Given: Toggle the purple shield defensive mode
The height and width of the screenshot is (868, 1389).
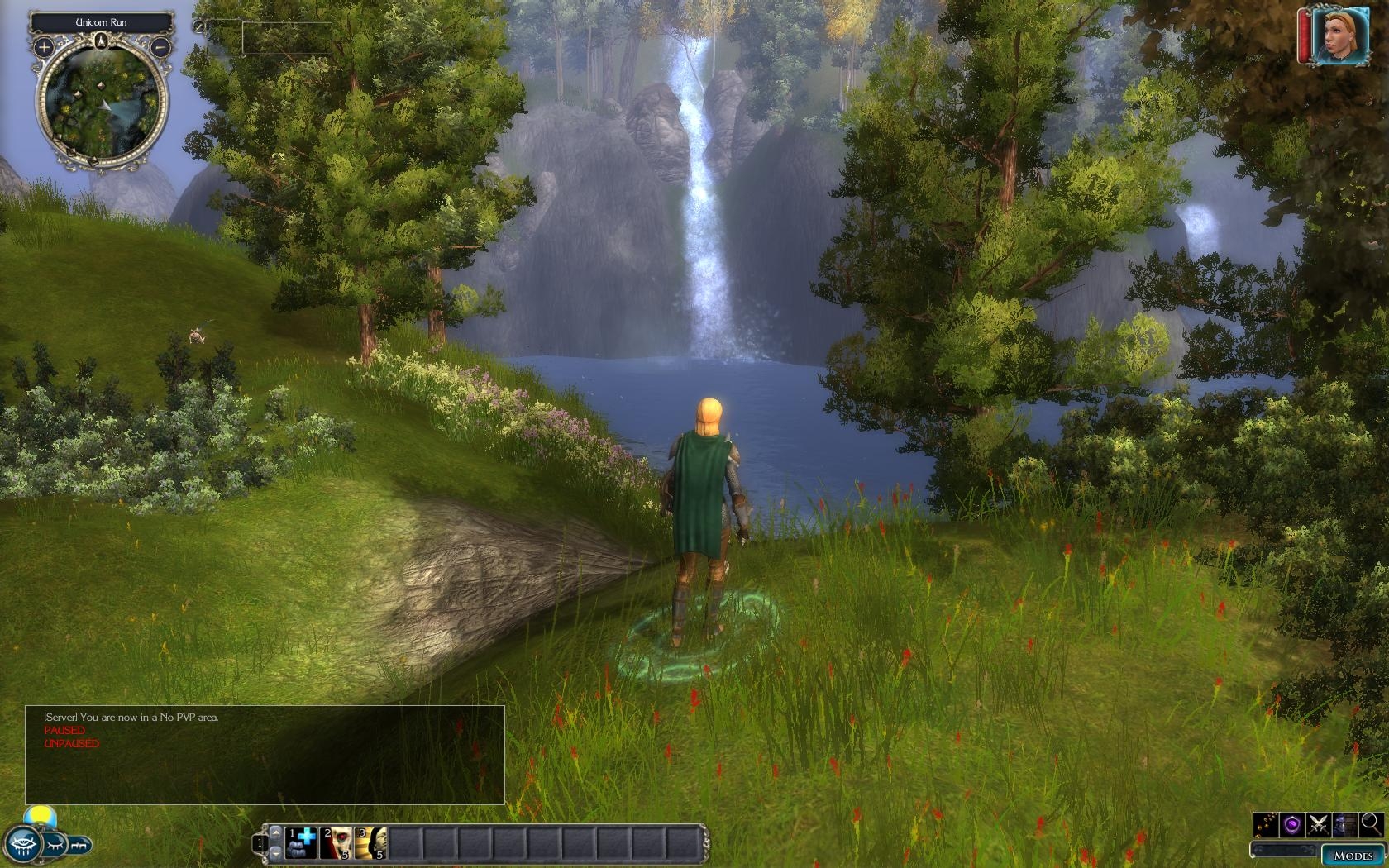Looking at the screenshot, I should click(1293, 824).
